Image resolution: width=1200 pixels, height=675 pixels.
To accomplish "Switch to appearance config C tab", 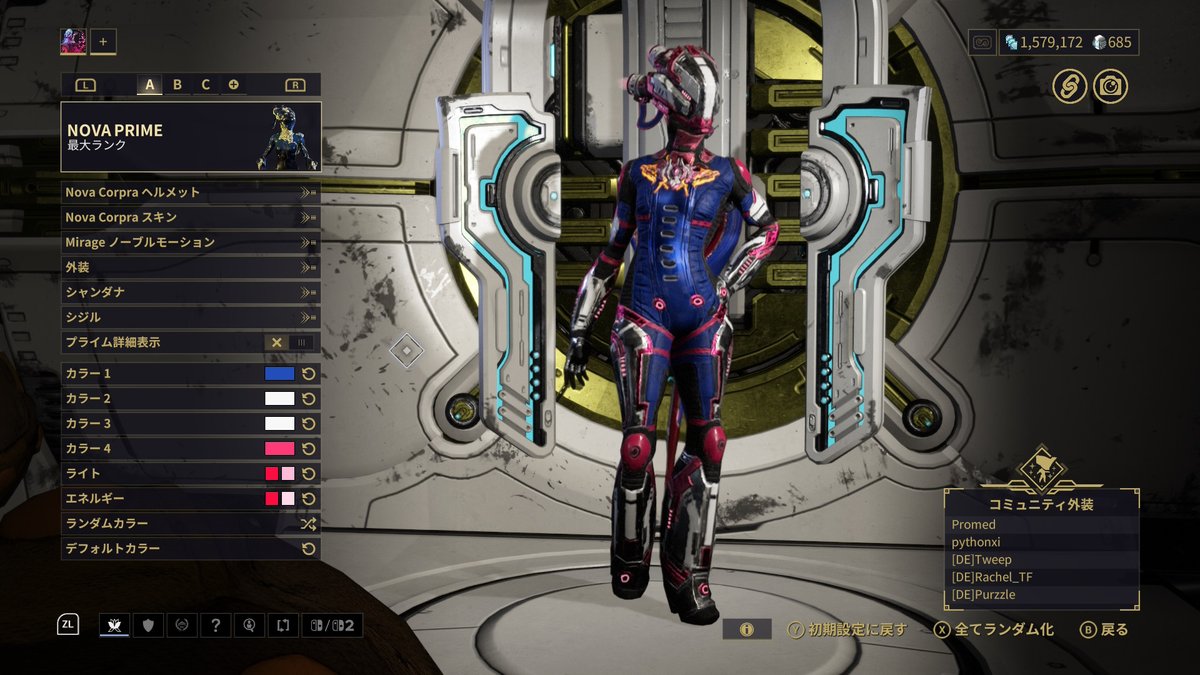I will tap(206, 85).
